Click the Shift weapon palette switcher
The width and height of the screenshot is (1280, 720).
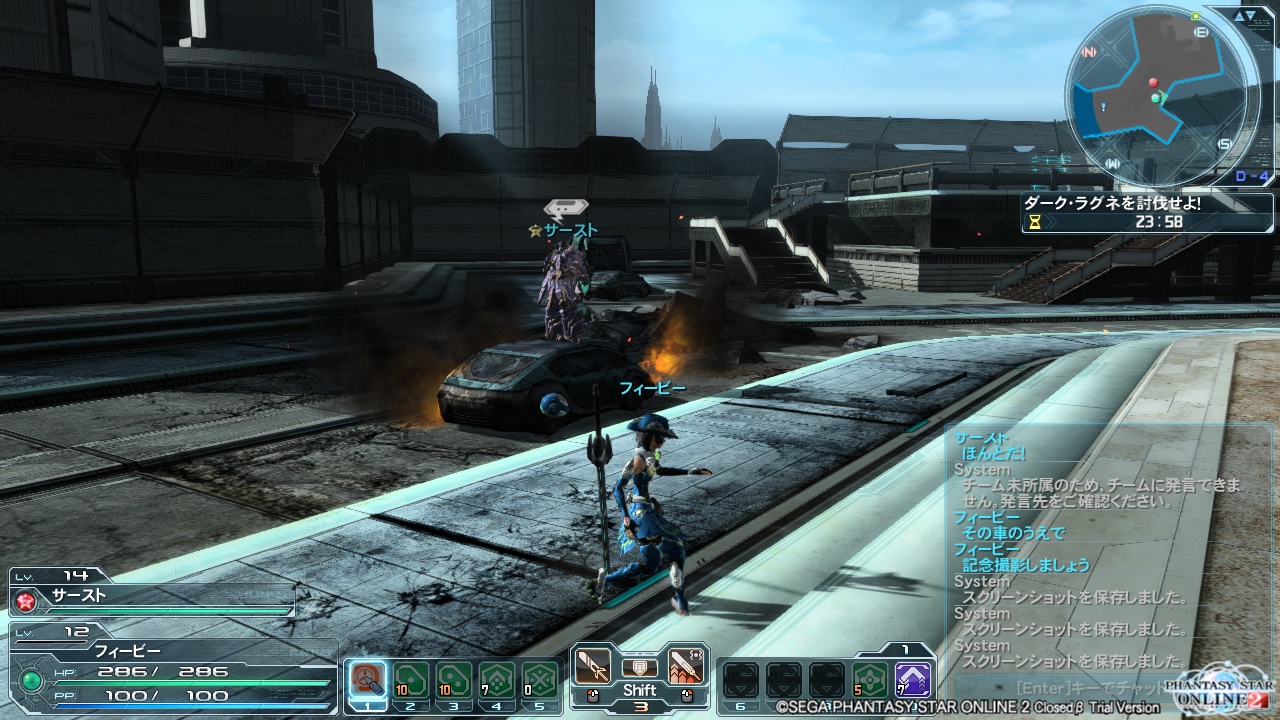[x=639, y=689]
